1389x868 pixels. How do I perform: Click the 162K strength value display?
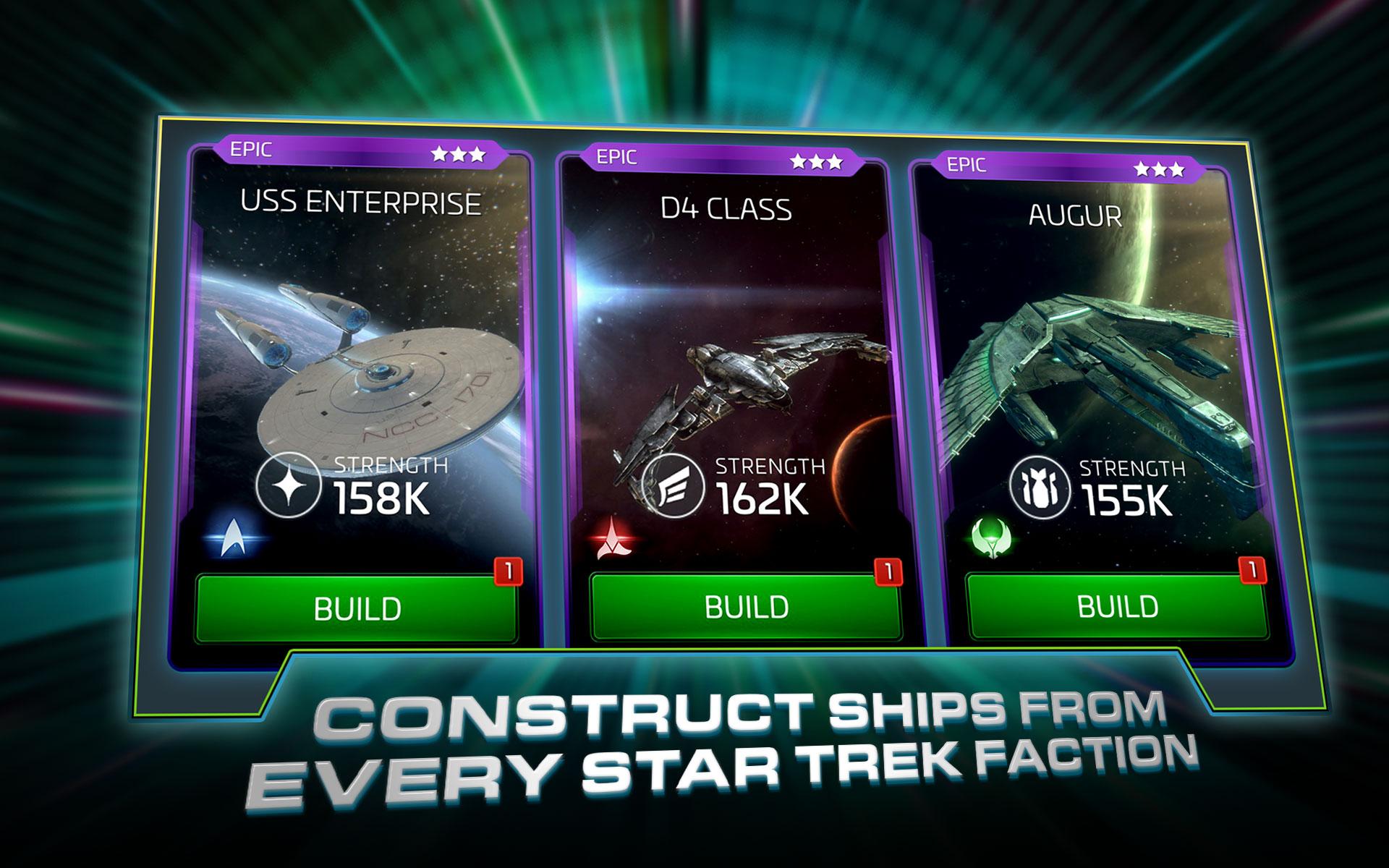click(762, 498)
